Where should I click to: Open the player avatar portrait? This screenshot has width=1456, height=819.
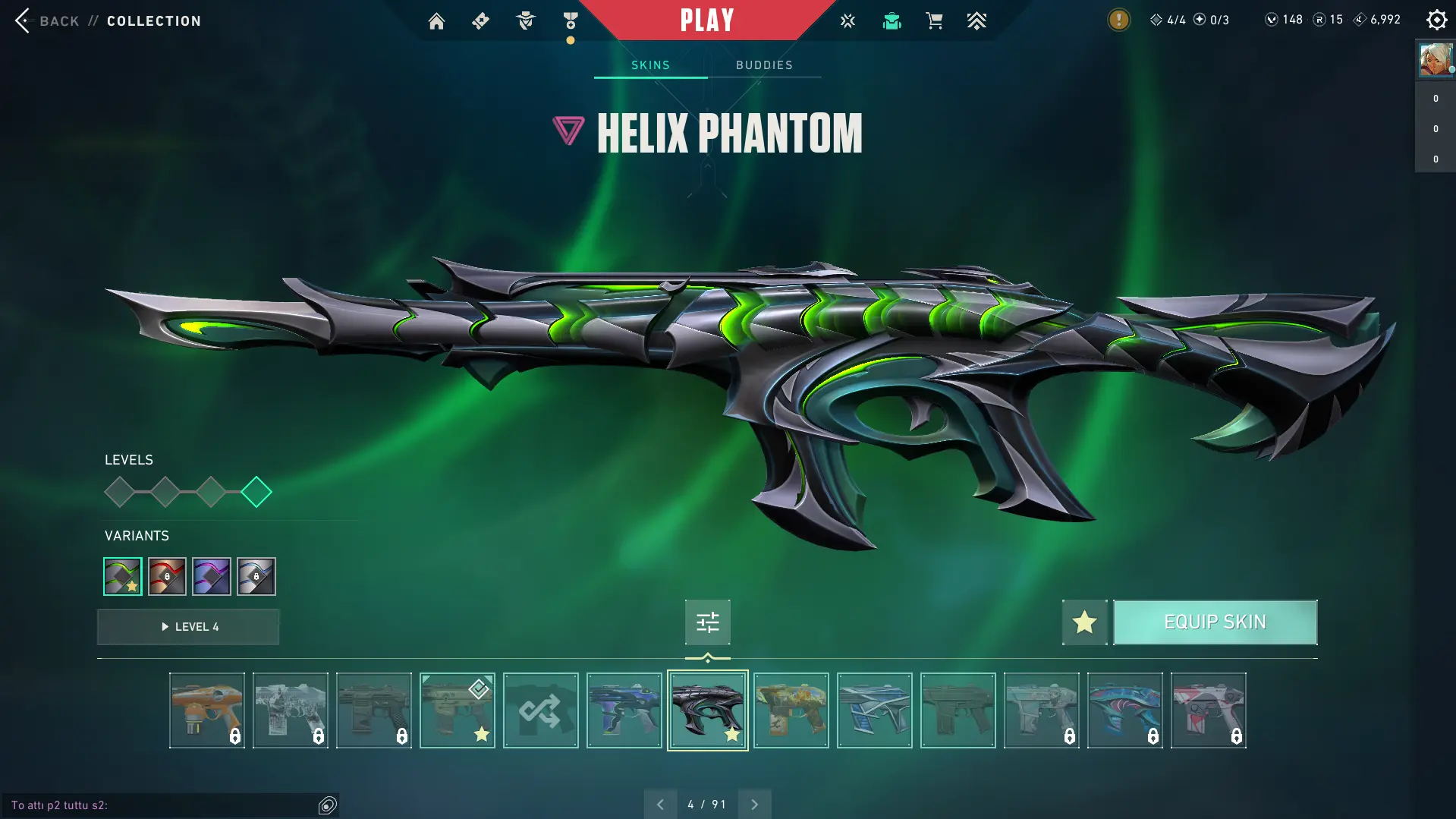(1436, 60)
